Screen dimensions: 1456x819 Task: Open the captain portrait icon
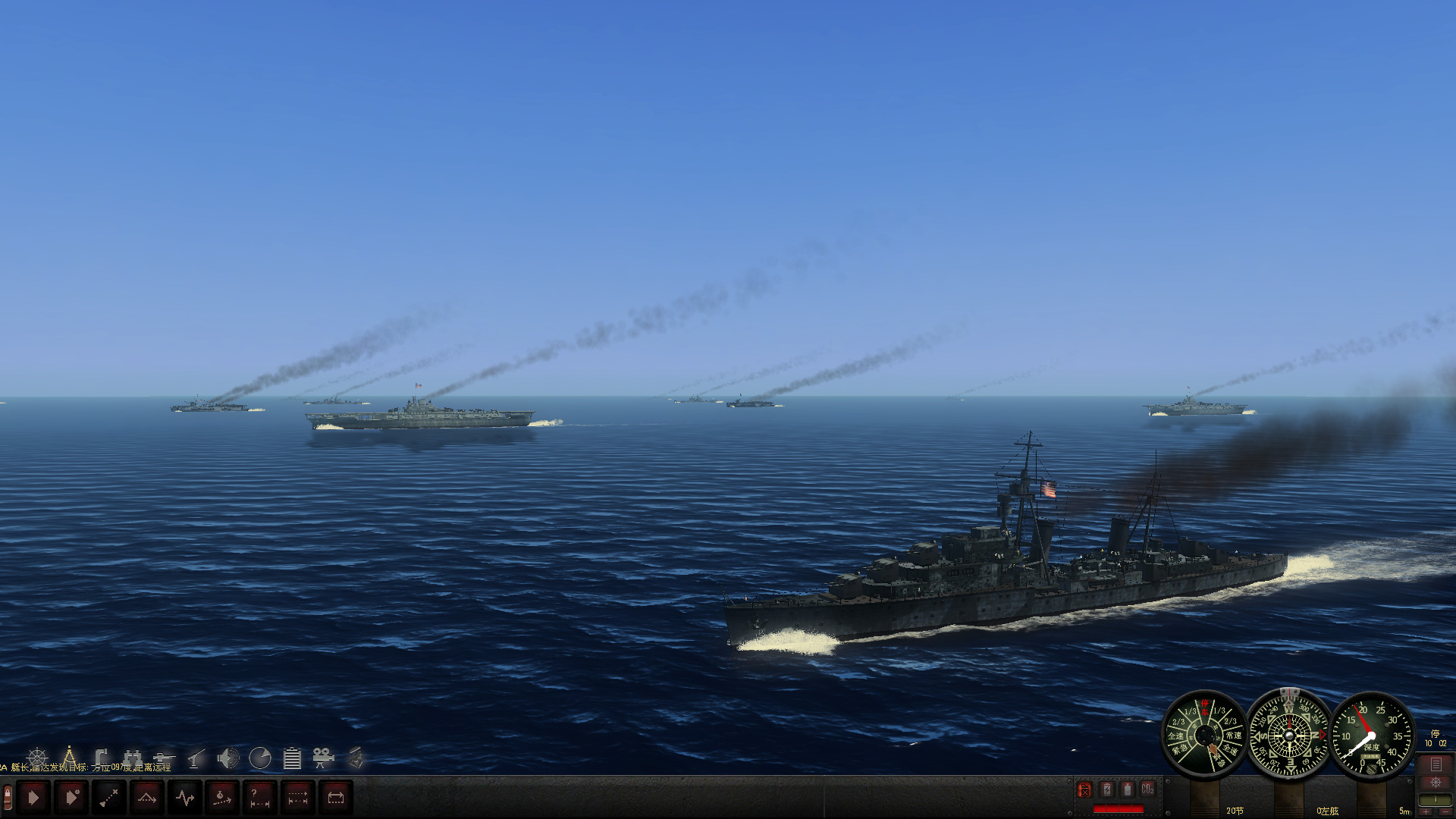click(355, 757)
